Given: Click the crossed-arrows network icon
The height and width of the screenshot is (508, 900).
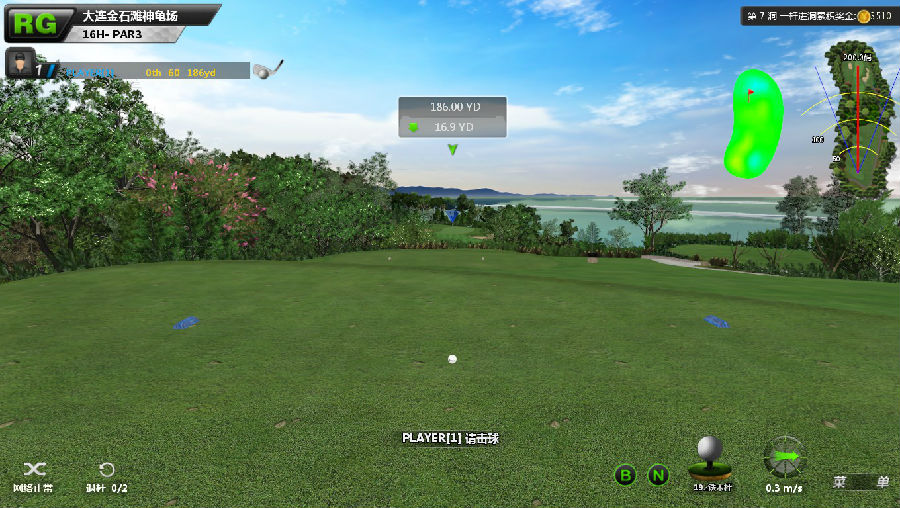Looking at the screenshot, I should click(x=34, y=469).
